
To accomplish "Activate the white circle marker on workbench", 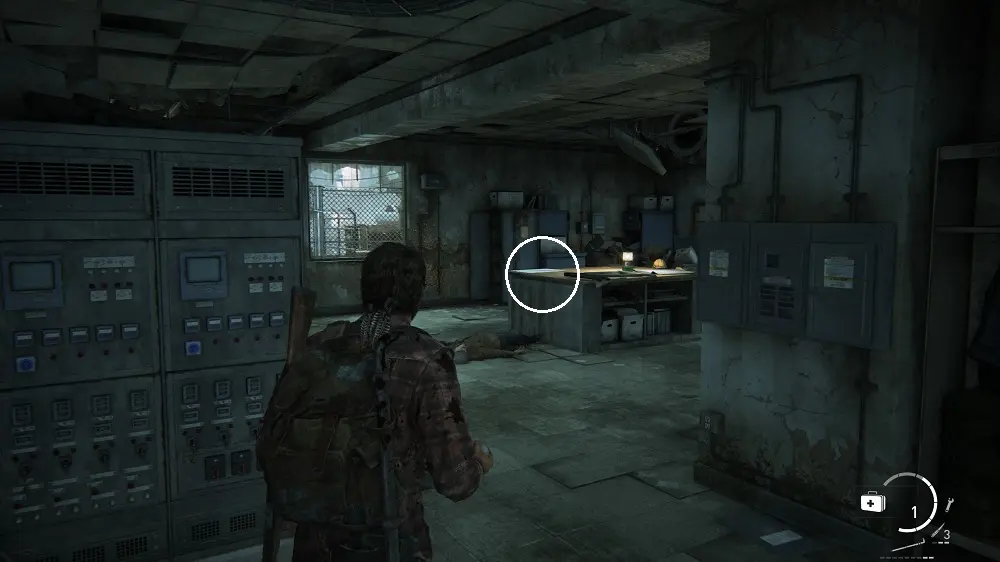I will tap(542, 273).
